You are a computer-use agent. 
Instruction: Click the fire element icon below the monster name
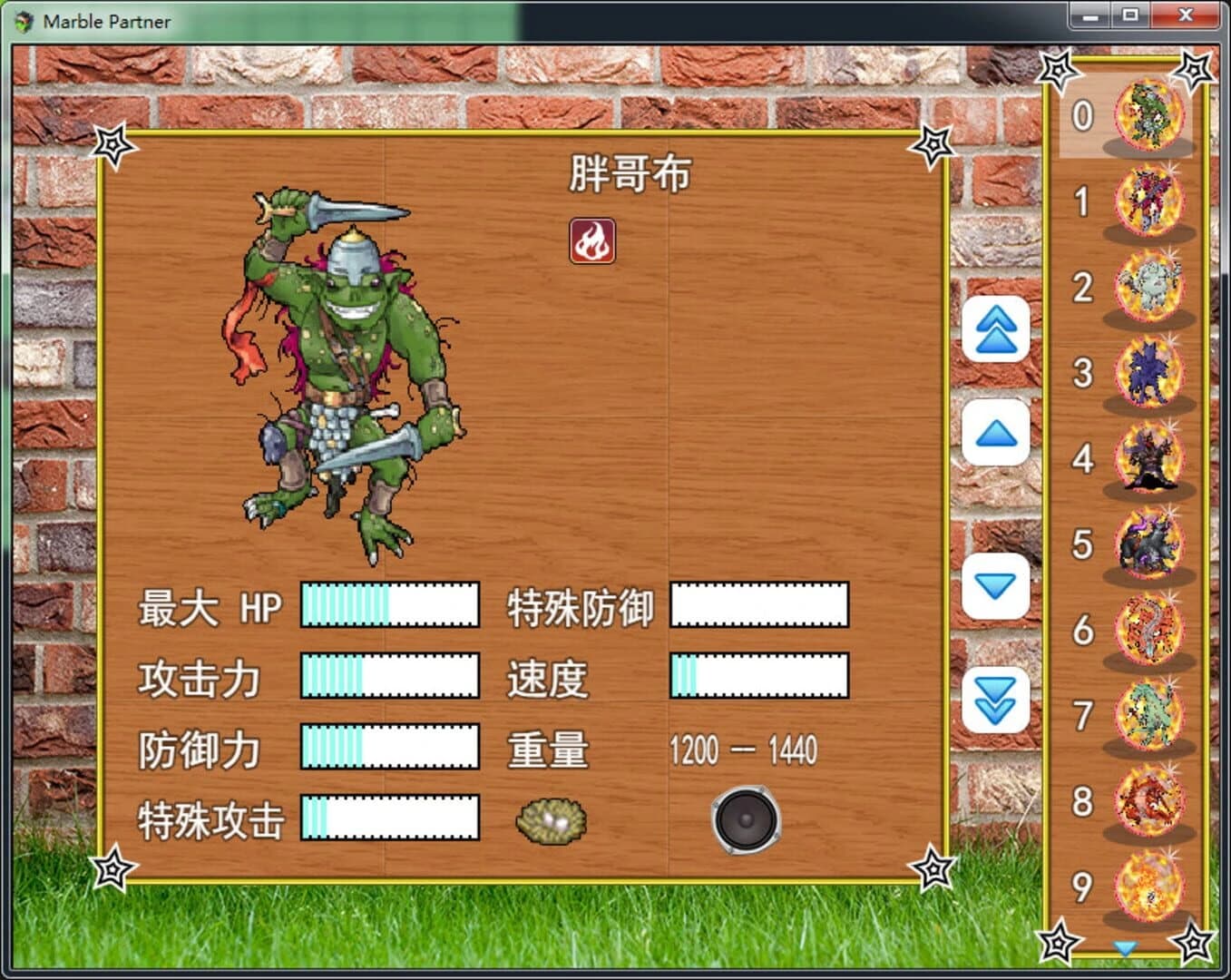click(594, 240)
